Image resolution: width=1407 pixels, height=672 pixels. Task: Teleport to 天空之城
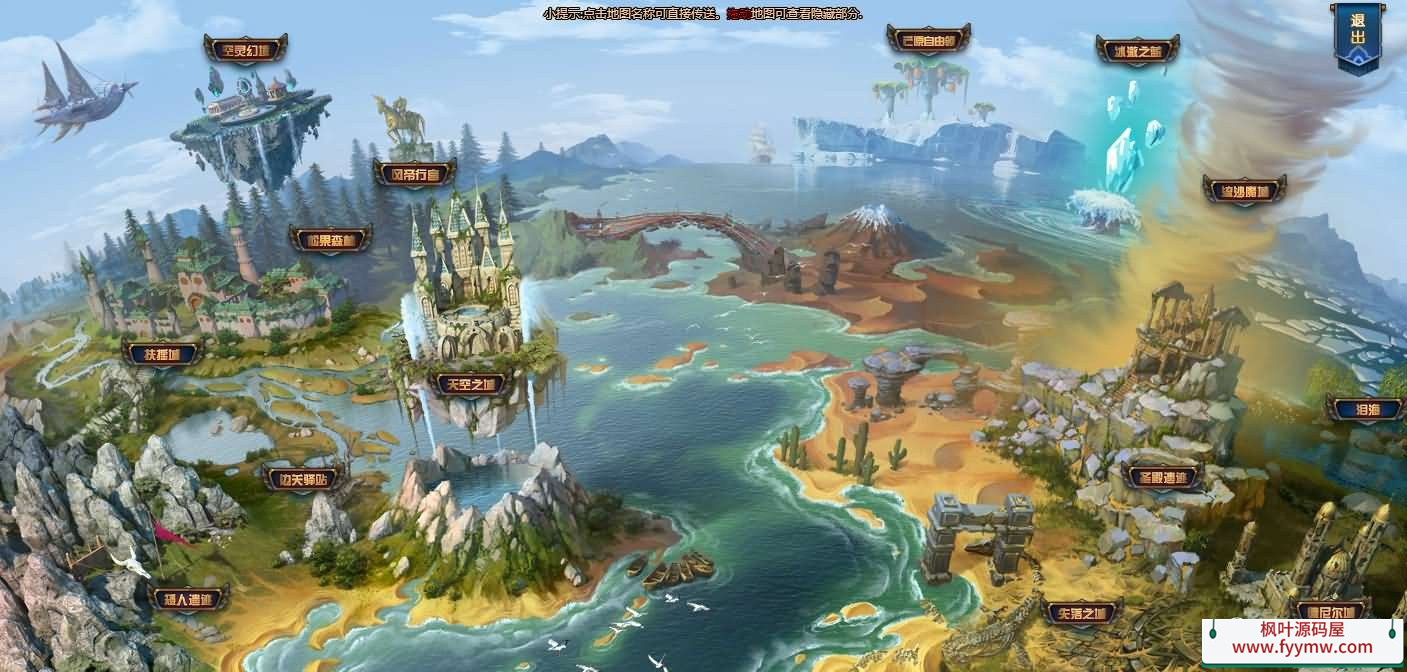pos(470,384)
